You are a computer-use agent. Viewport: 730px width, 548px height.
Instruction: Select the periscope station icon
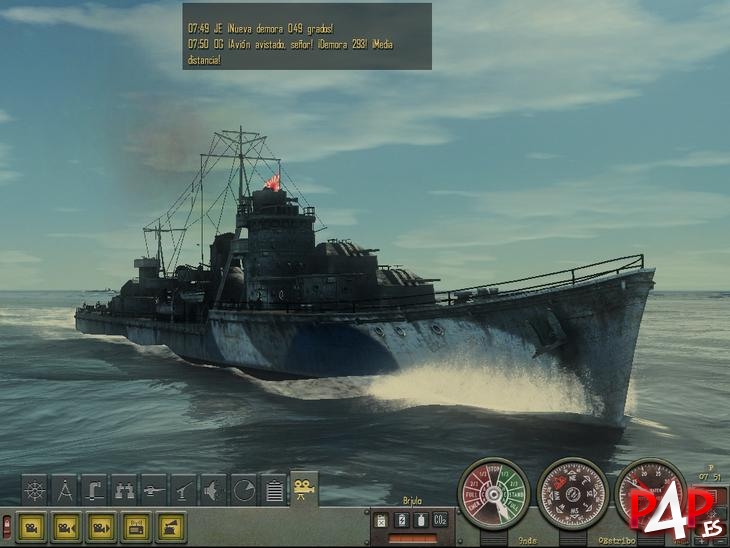95,490
